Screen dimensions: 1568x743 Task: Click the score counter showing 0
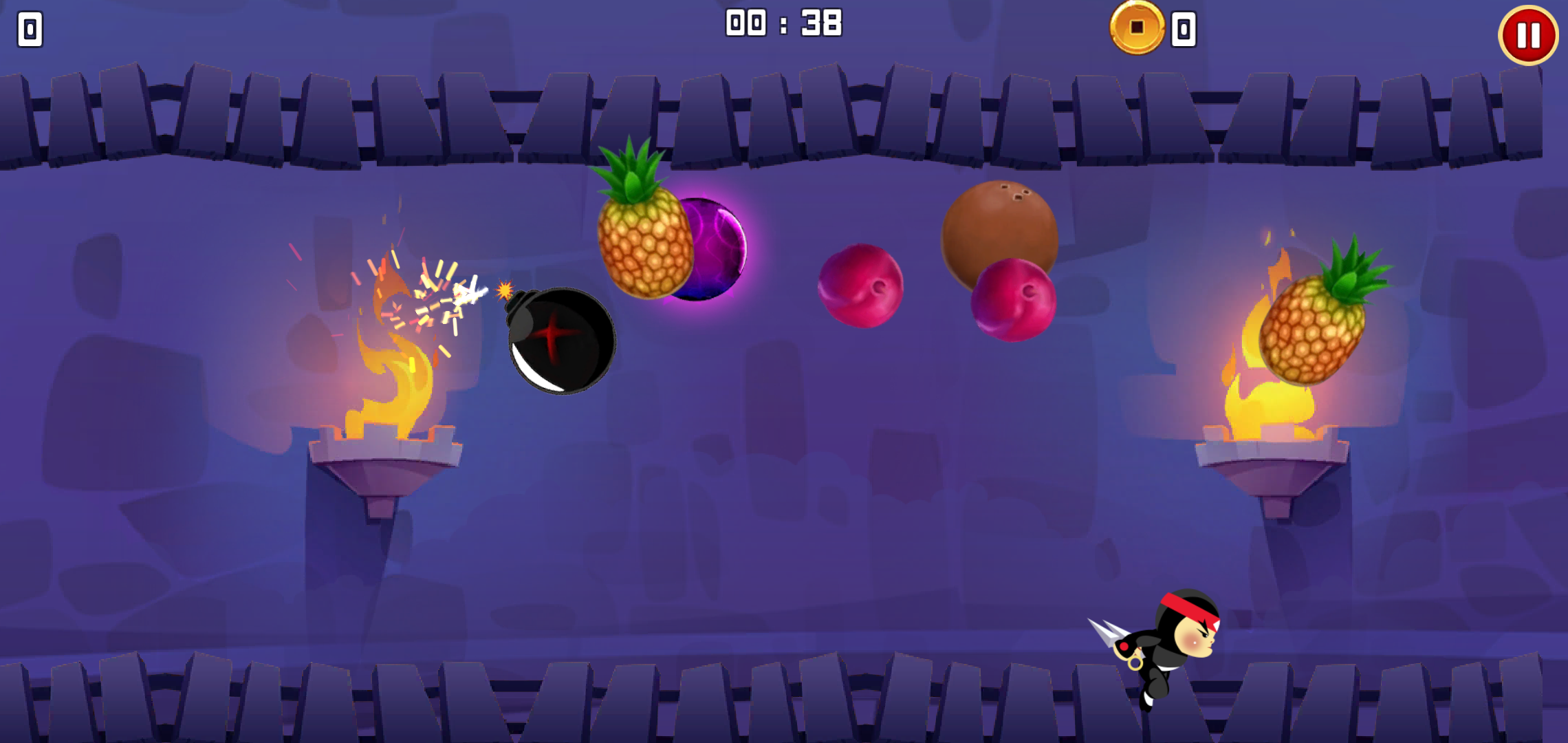tap(29, 29)
